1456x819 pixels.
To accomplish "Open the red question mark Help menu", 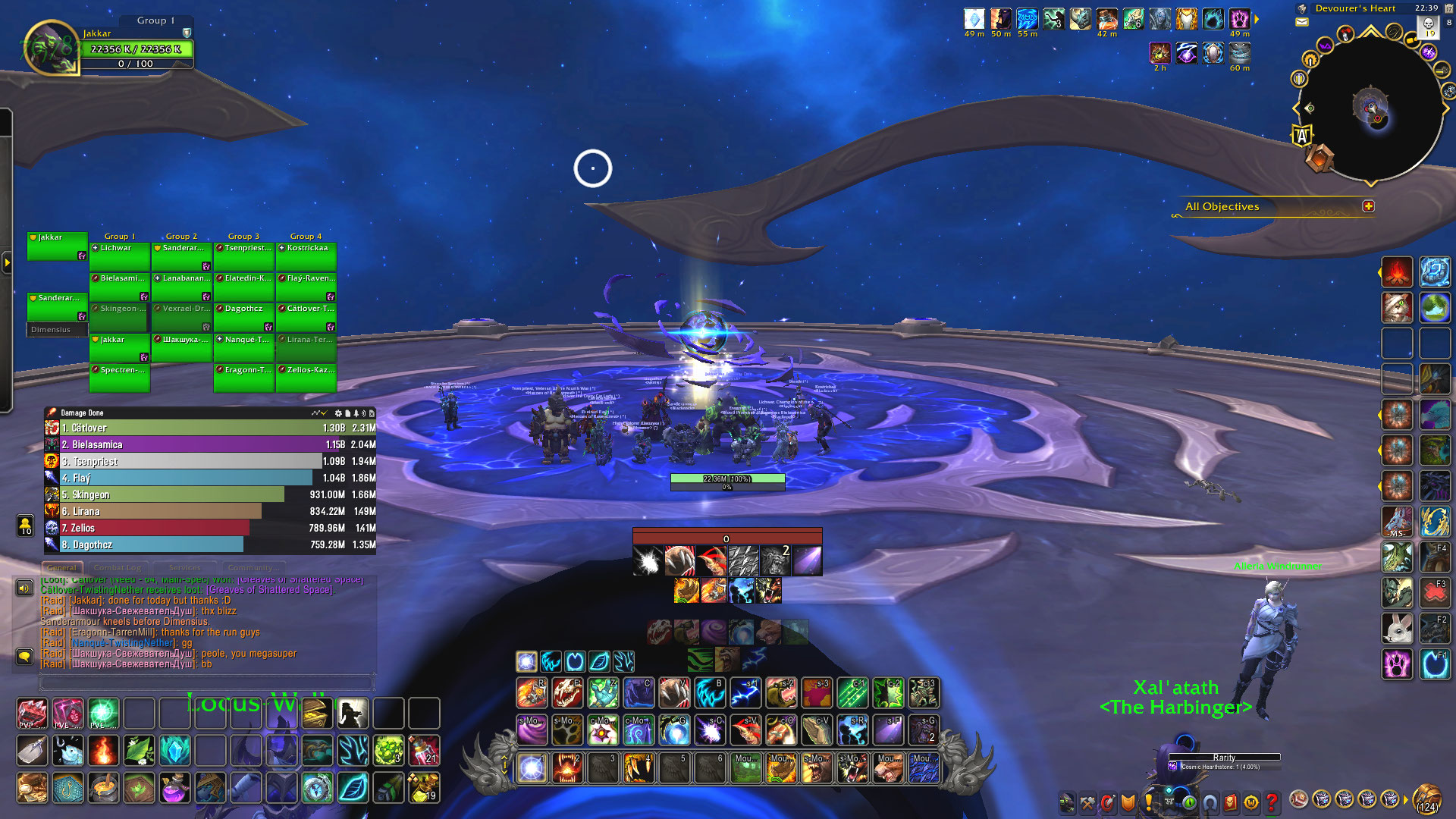I will pos(1271,802).
